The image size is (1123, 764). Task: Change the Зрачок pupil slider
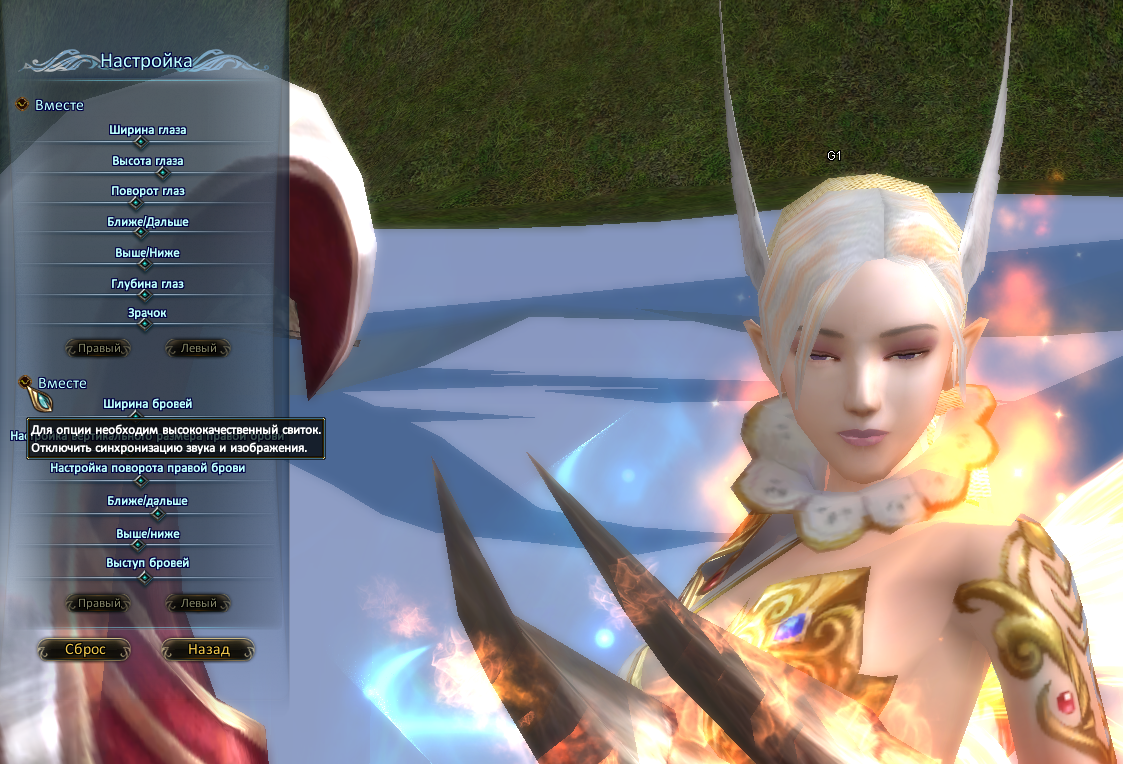(145, 324)
